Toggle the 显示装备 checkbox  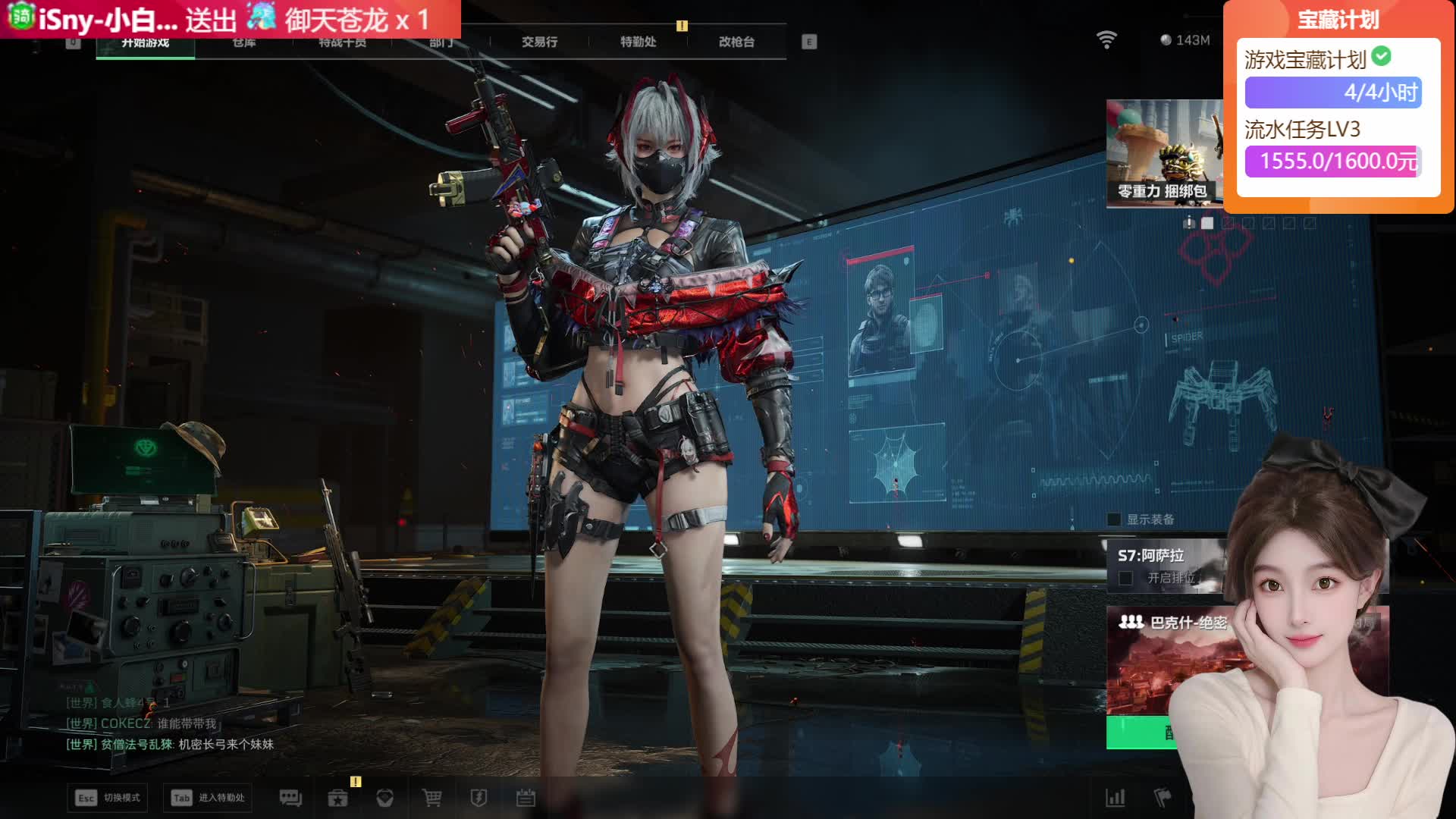(x=1114, y=519)
